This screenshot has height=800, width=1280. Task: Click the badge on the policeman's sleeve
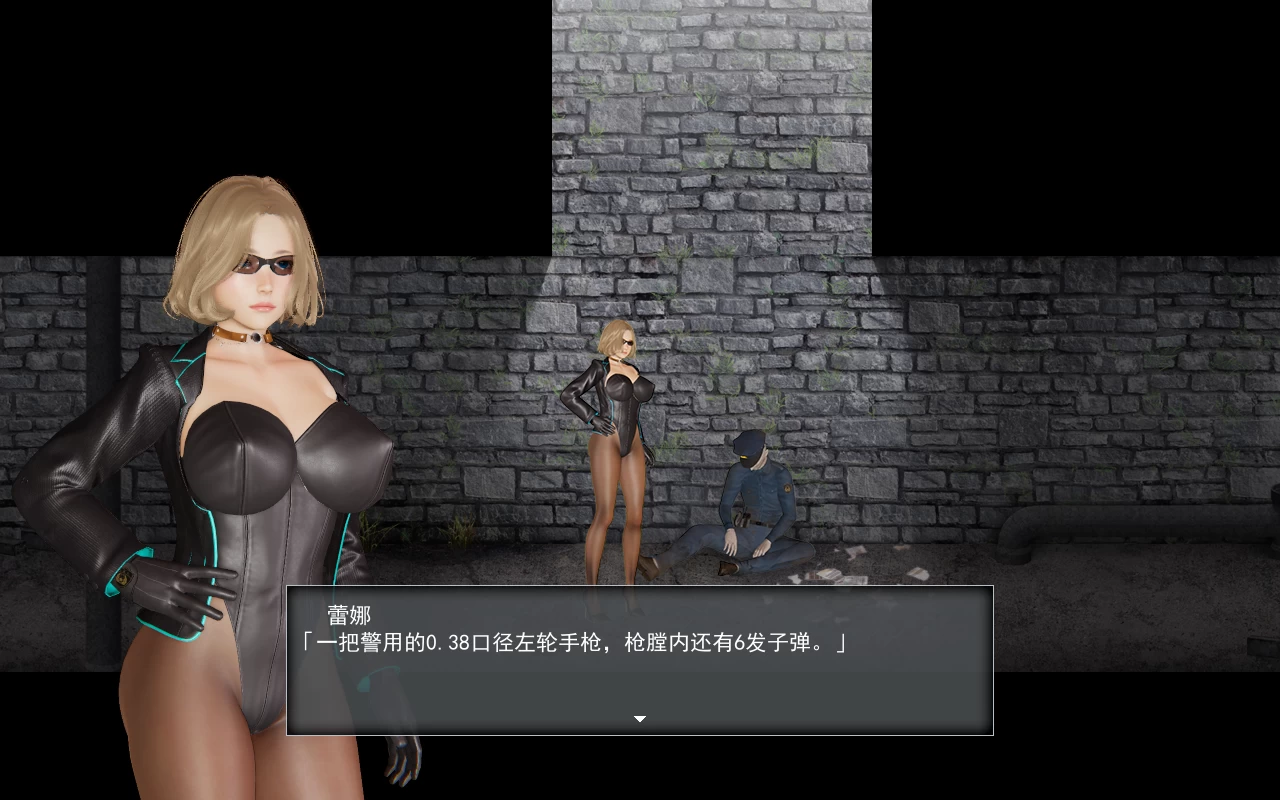click(787, 489)
